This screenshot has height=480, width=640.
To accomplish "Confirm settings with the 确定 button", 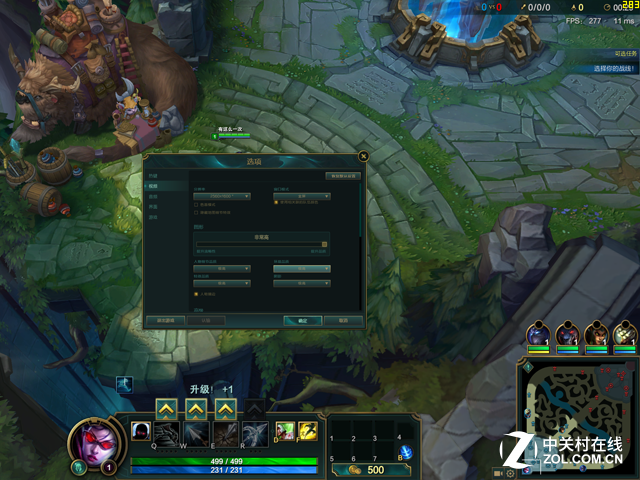I will 302,320.
